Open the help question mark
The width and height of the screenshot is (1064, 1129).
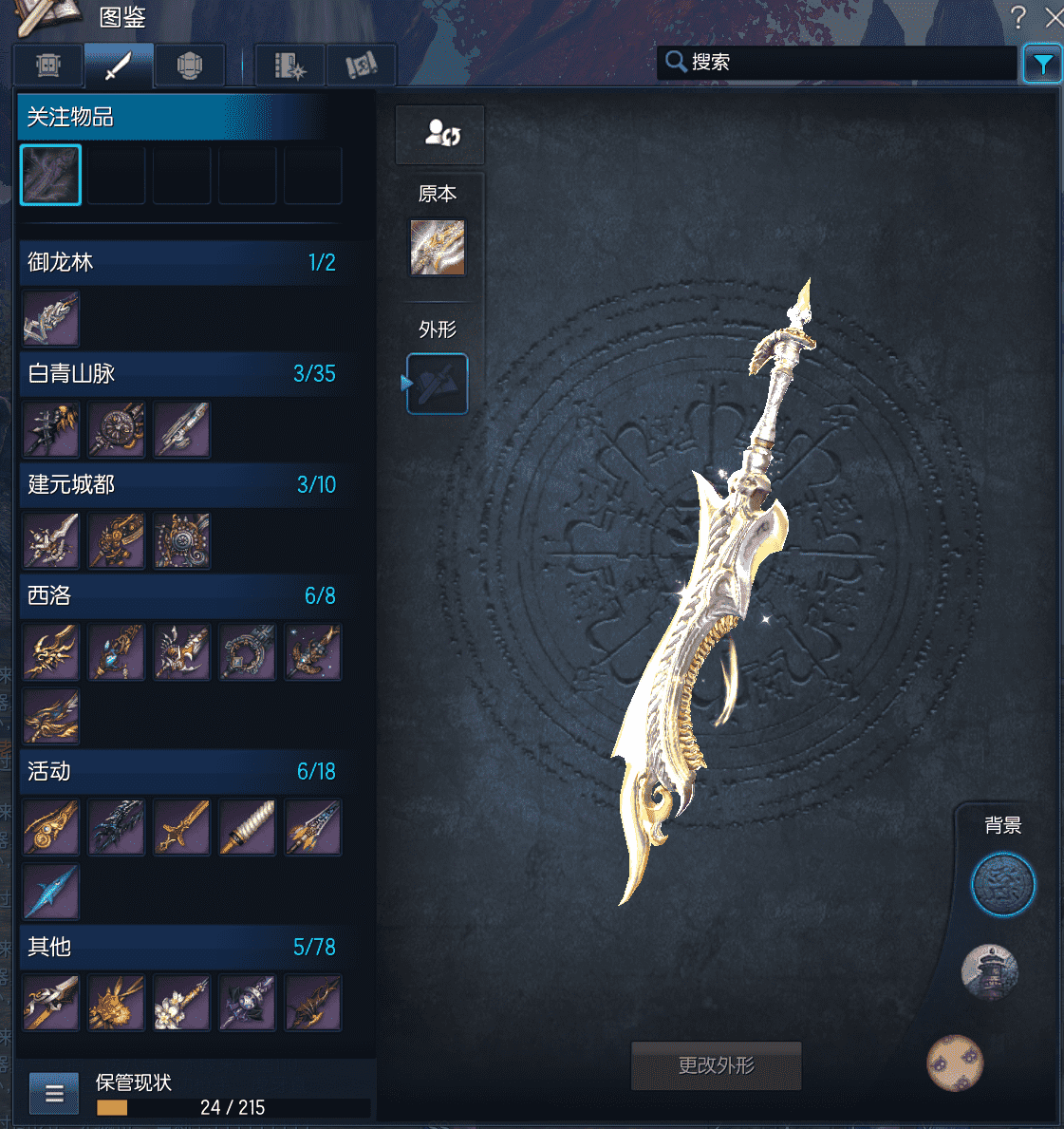pos(1018,17)
